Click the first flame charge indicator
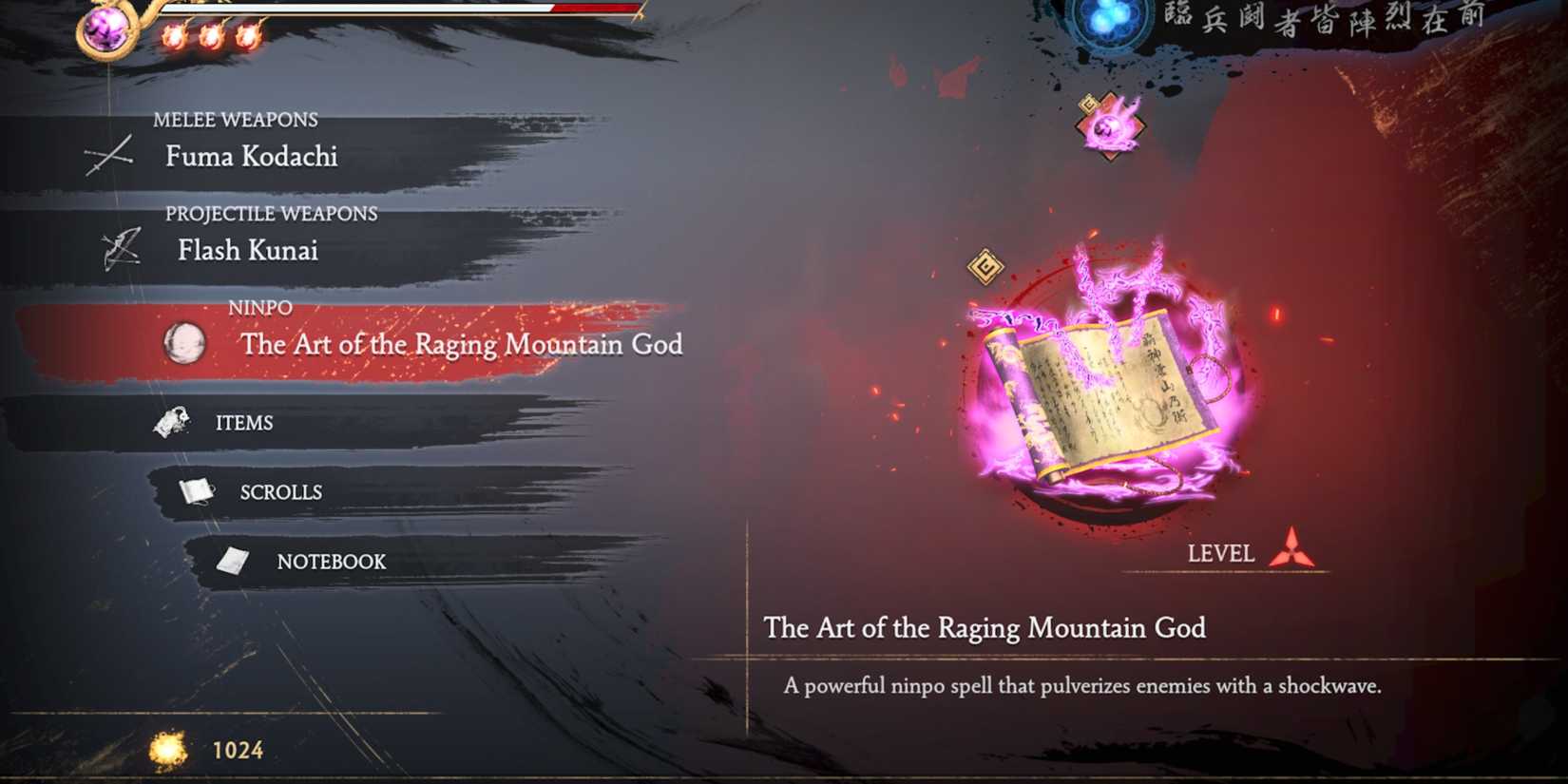 pos(175,36)
